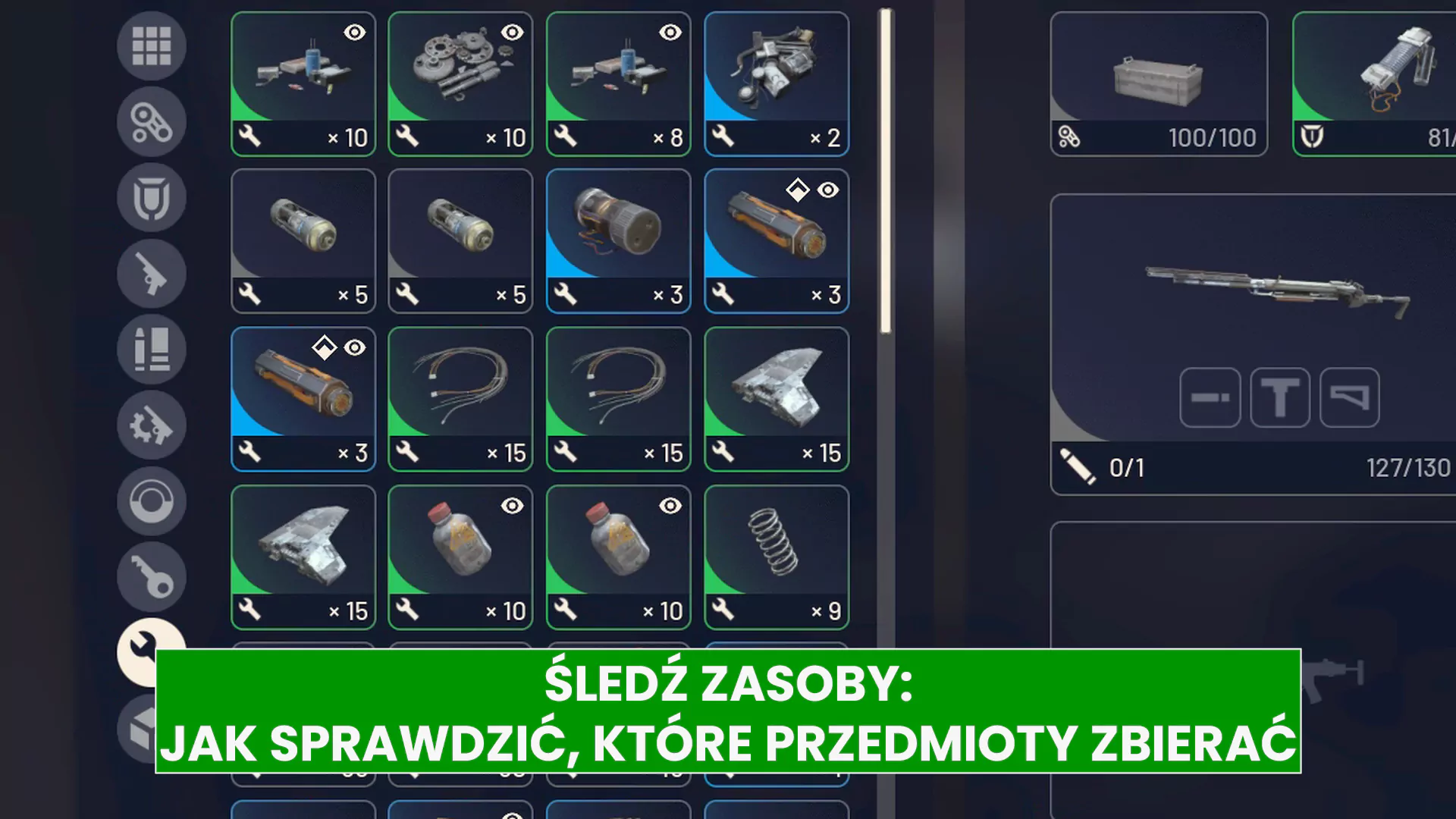The width and height of the screenshot is (1456, 819).
Task: Open the ammunition category icon in sidebar
Action: 152,349
